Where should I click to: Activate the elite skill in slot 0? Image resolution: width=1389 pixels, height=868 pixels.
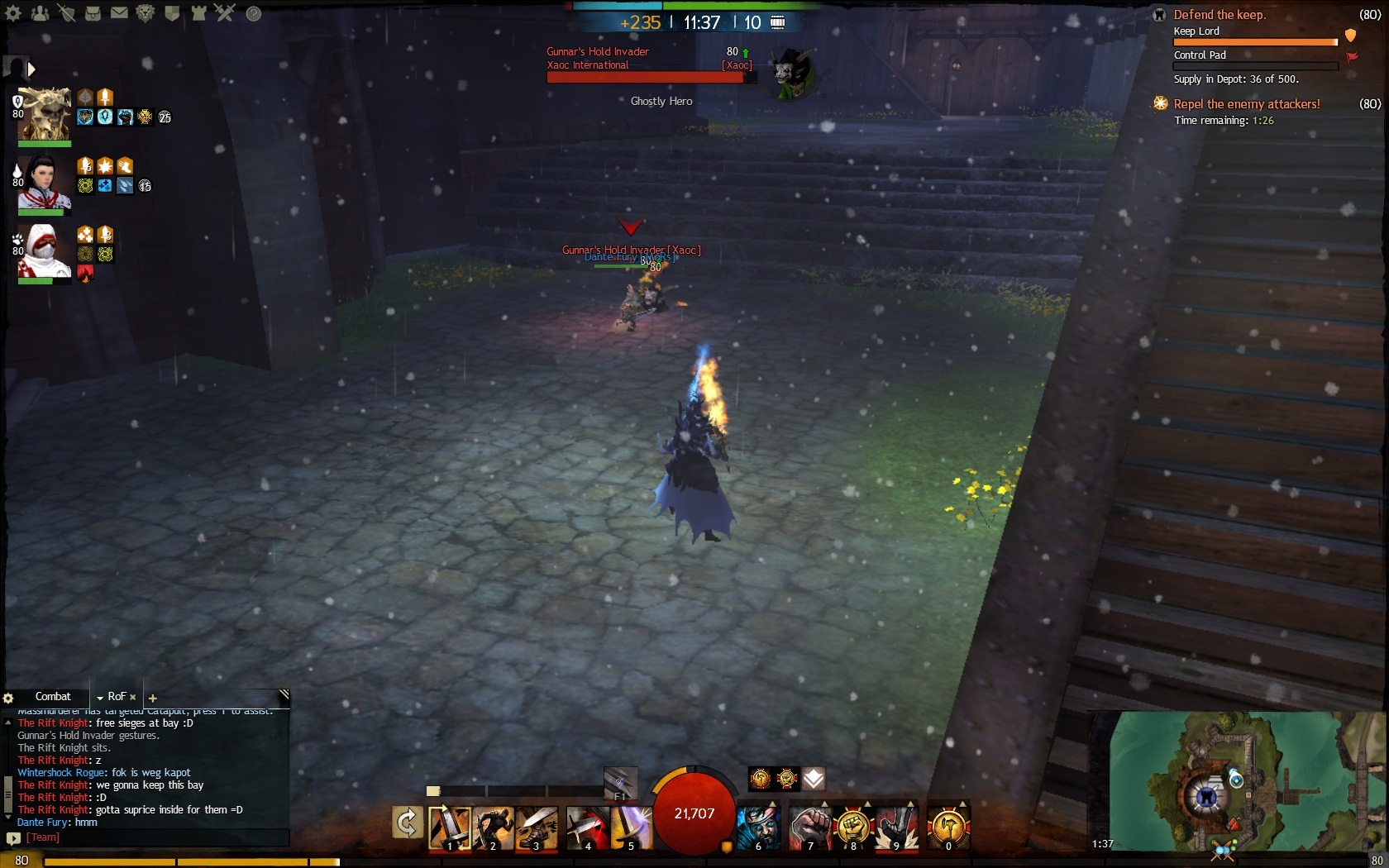[x=947, y=827]
